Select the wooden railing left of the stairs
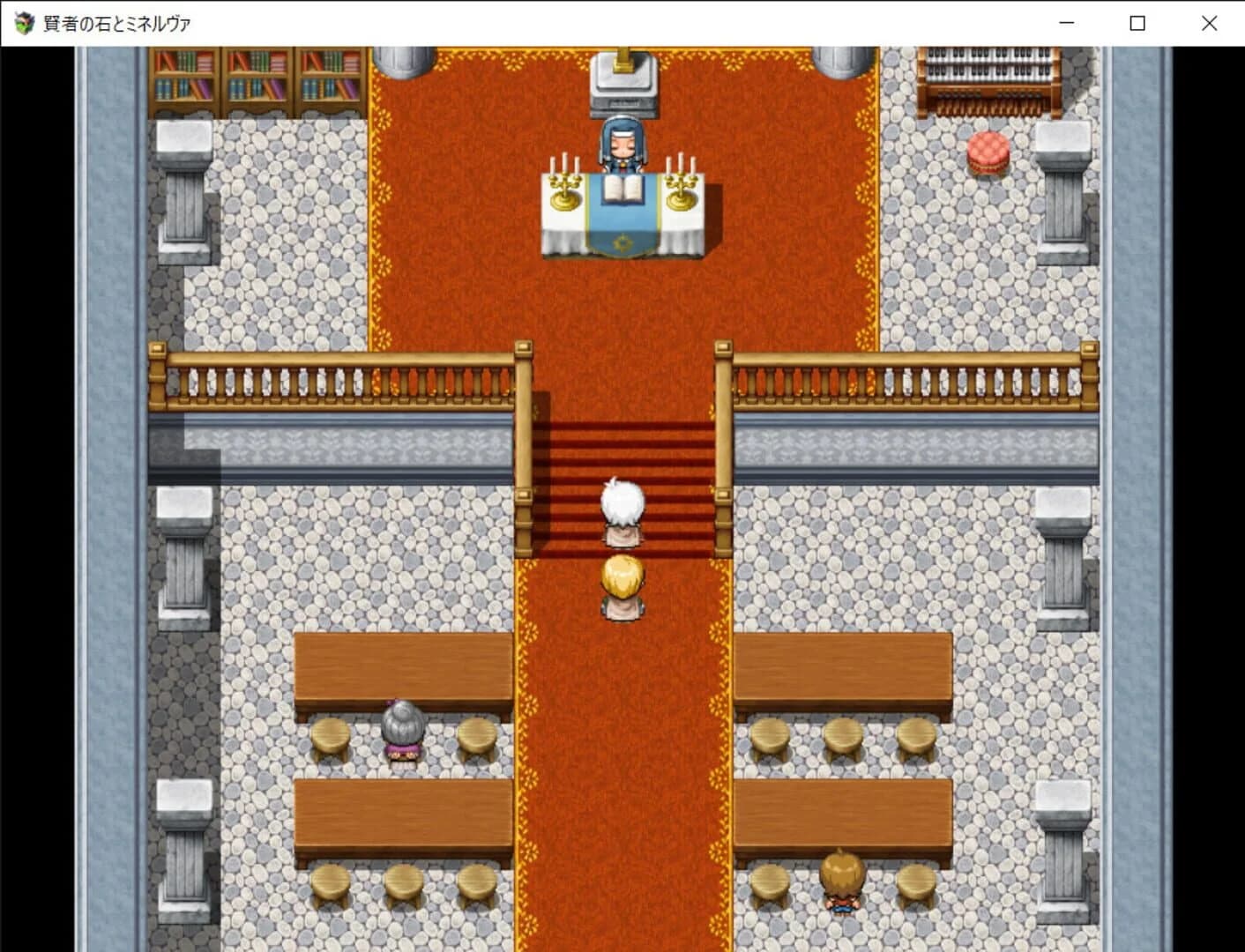 (x=344, y=375)
